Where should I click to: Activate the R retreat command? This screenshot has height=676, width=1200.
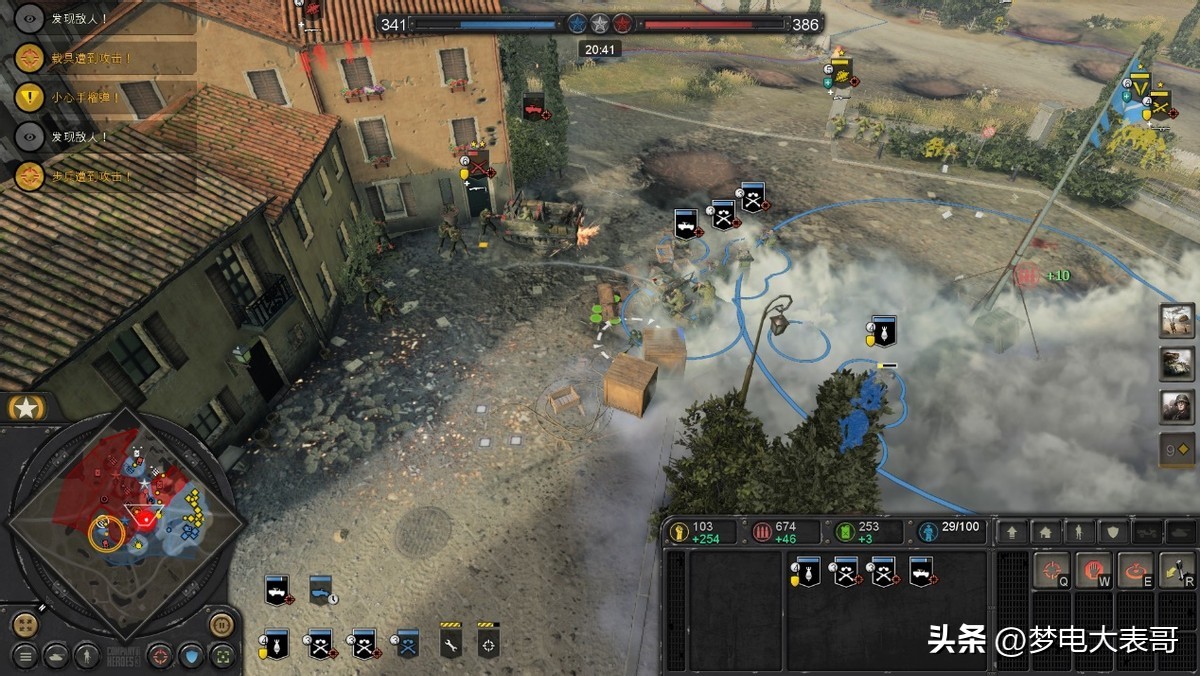tap(1177, 571)
